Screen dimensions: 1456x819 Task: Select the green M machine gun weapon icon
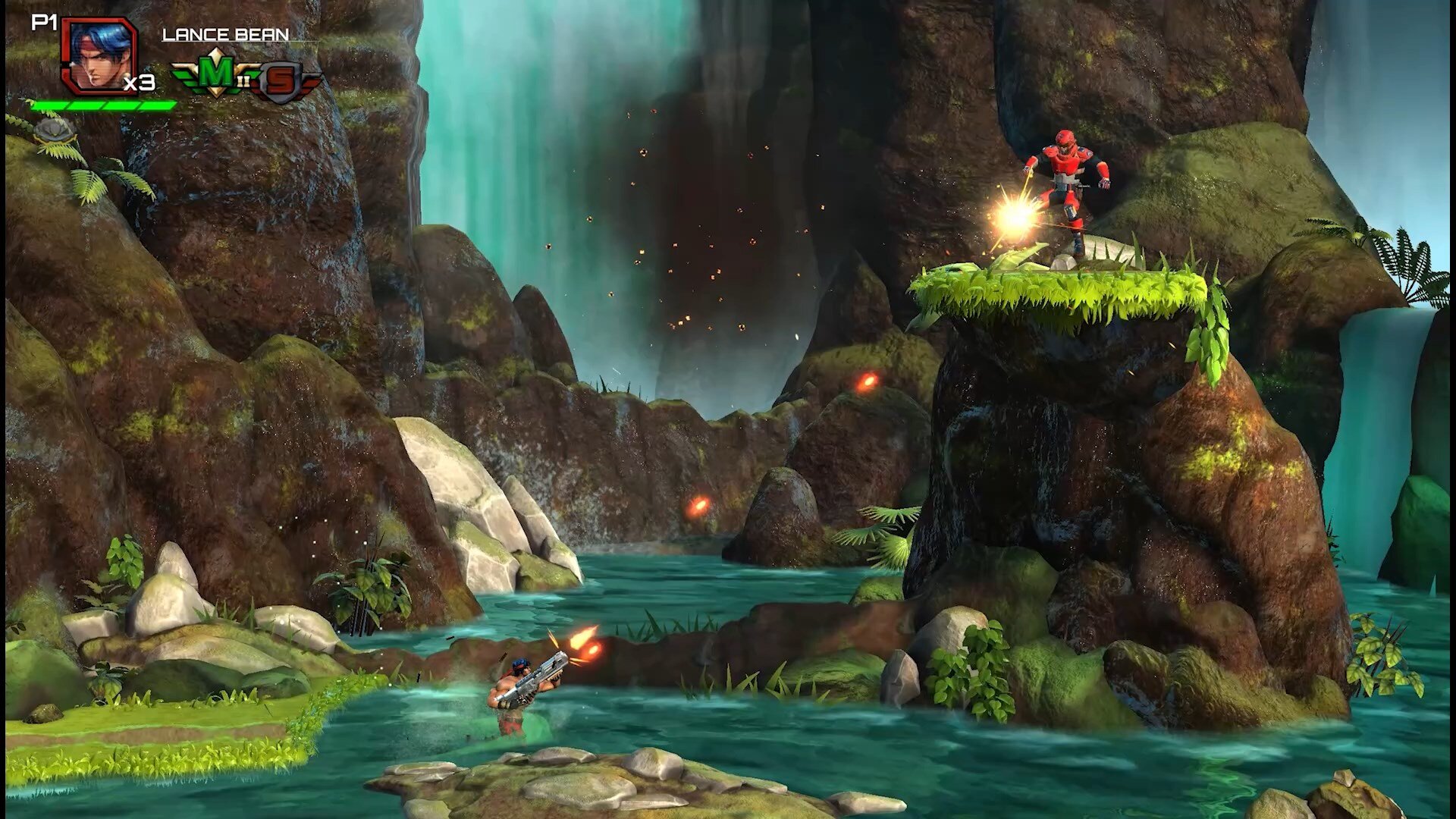click(216, 74)
